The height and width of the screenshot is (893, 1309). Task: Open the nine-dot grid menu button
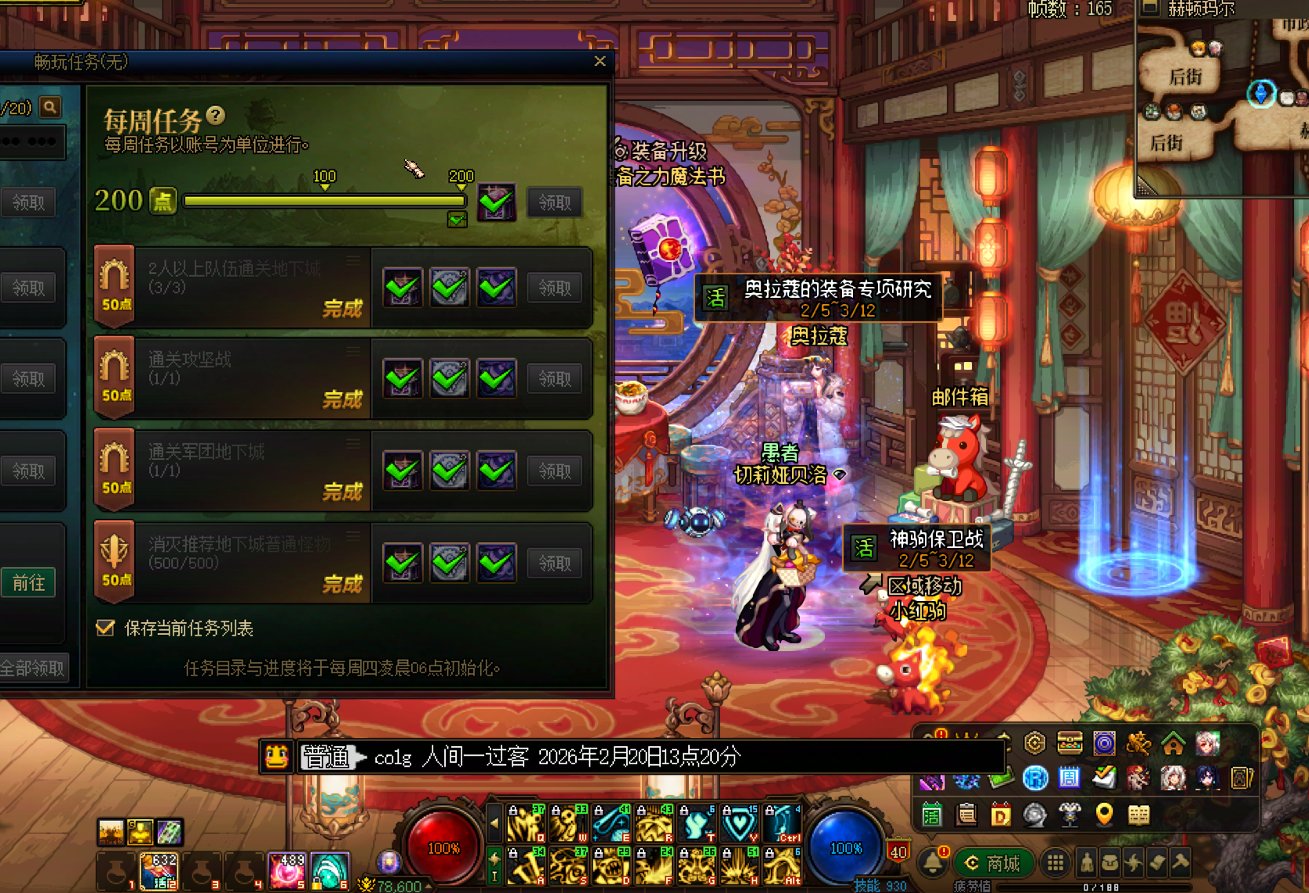point(1054,862)
